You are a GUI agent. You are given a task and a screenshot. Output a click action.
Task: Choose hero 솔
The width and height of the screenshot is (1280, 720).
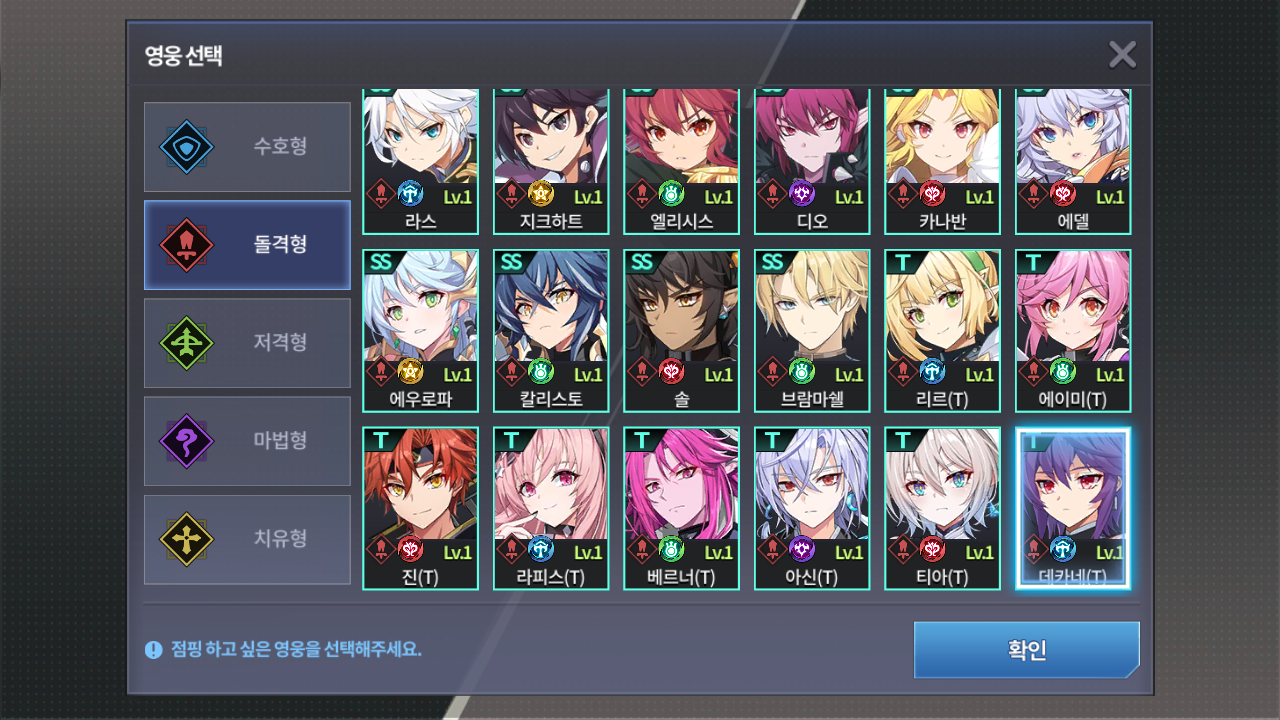pos(681,330)
